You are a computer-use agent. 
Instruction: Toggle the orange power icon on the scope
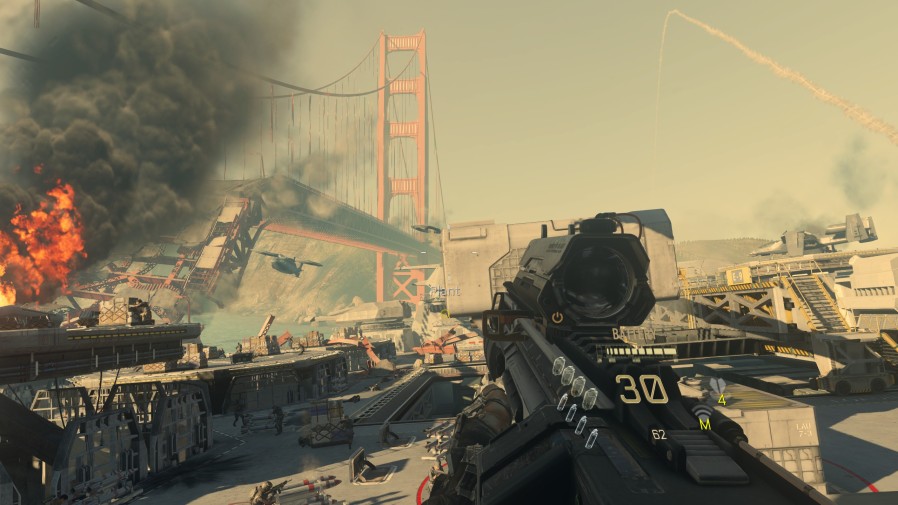[x=557, y=317]
